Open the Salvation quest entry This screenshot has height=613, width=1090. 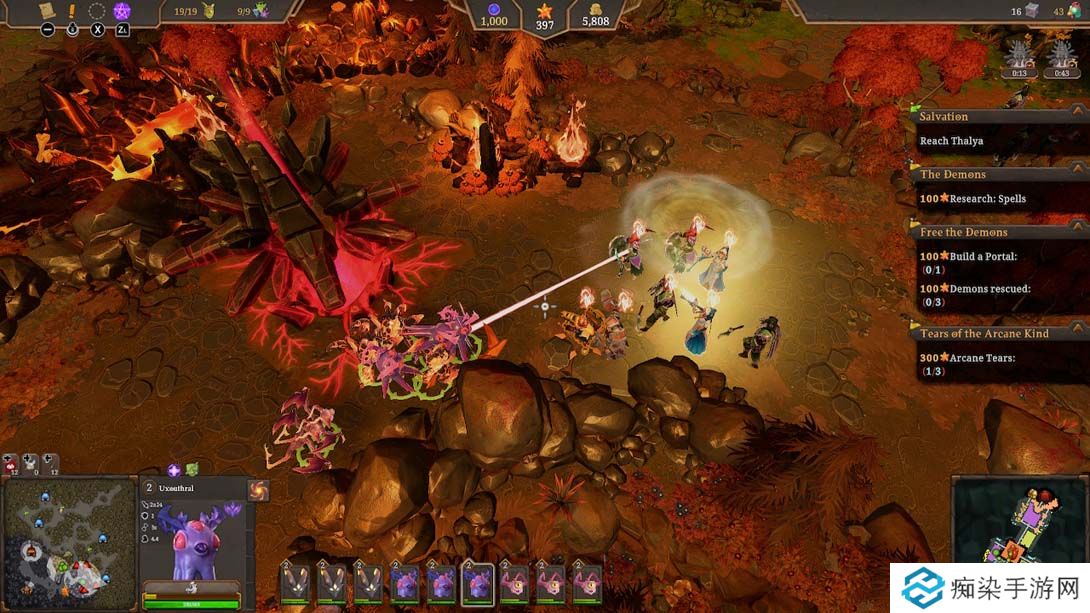pyautogui.click(x=944, y=117)
